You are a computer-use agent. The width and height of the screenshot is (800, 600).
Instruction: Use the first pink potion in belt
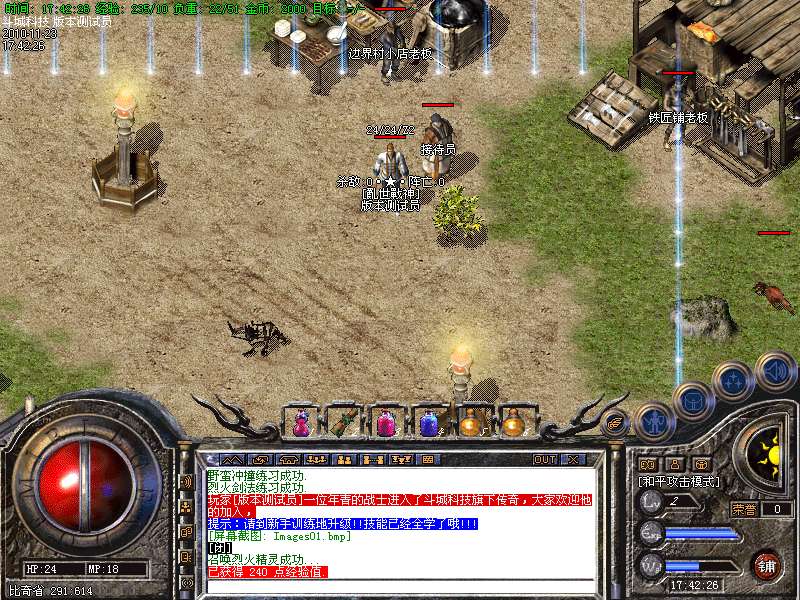[x=300, y=423]
